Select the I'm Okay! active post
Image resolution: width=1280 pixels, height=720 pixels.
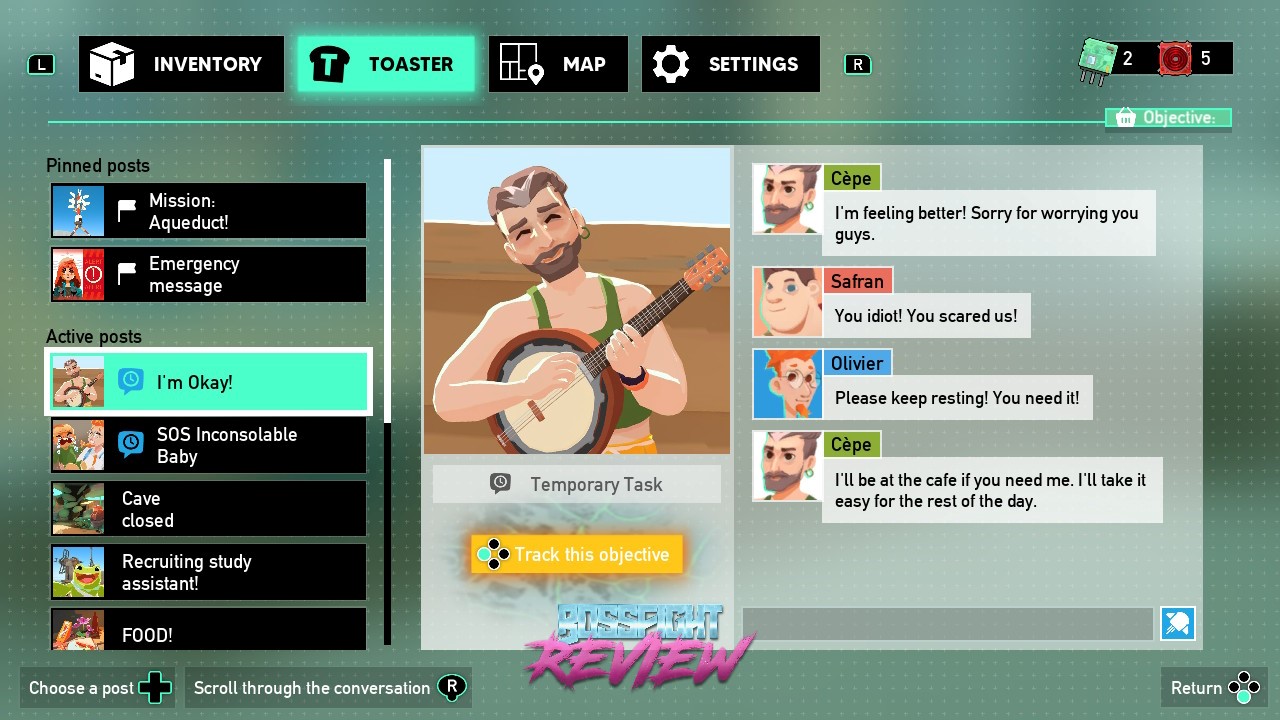point(208,382)
